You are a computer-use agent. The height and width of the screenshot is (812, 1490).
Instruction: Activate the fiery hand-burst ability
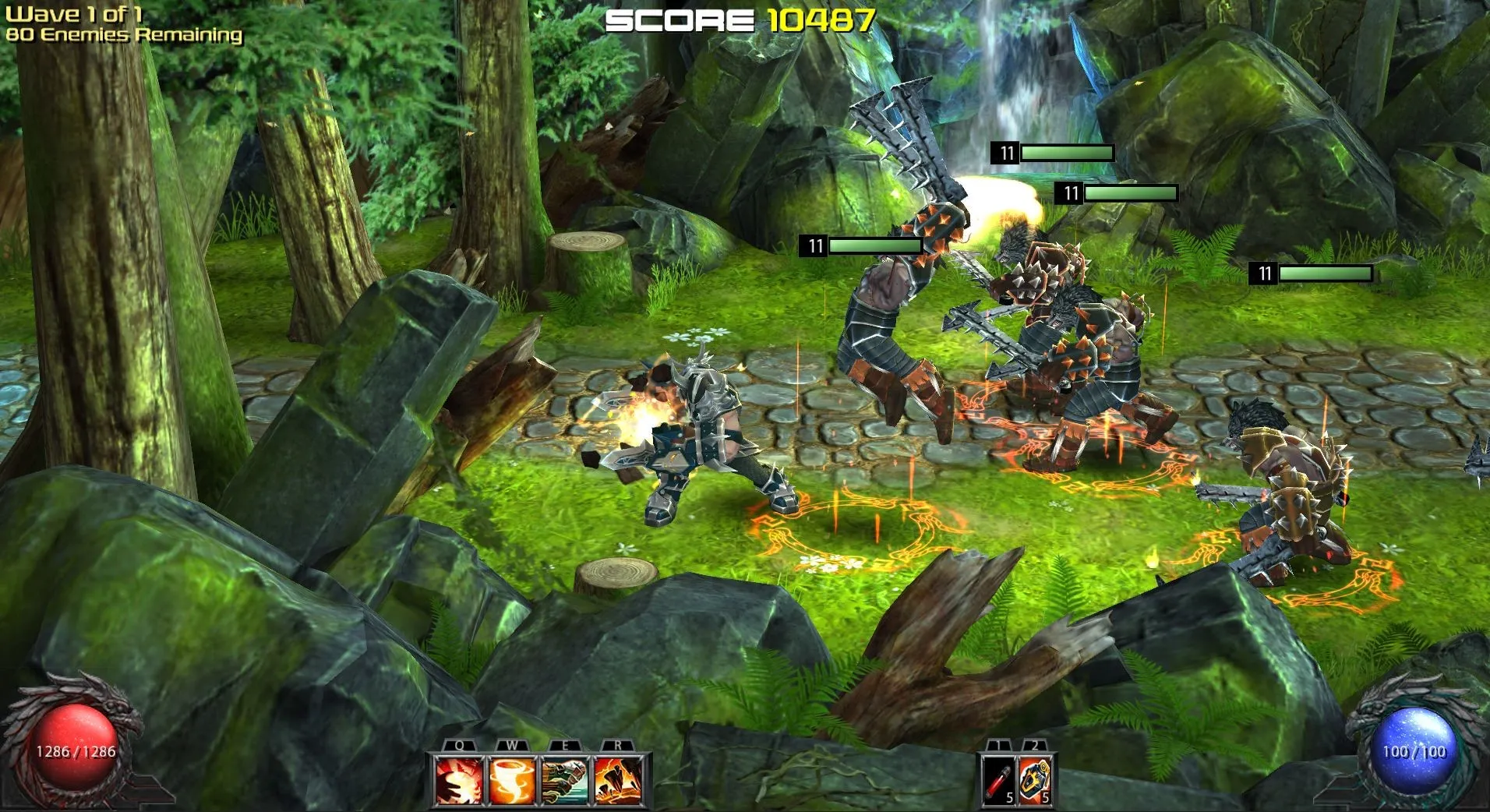pyautogui.click(x=459, y=779)
